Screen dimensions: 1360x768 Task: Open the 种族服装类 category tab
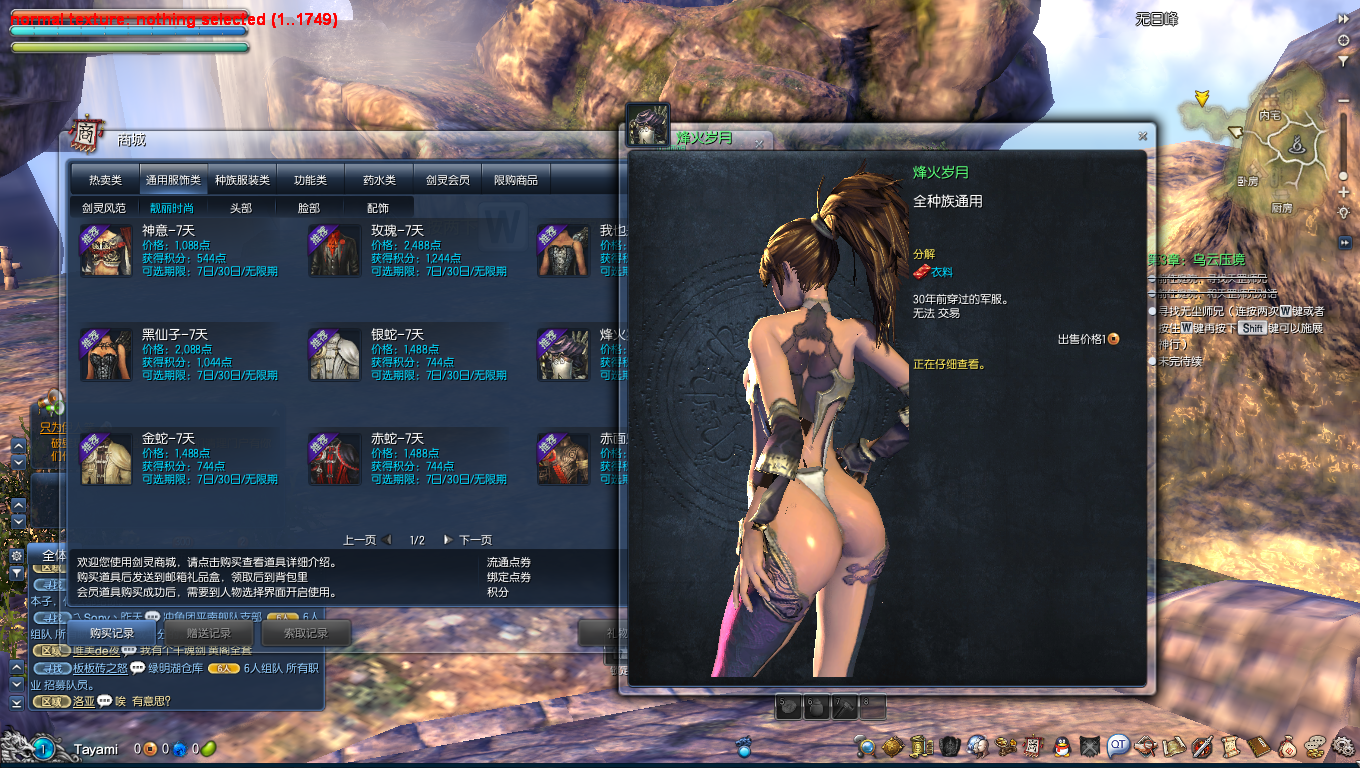pos(242,180)
